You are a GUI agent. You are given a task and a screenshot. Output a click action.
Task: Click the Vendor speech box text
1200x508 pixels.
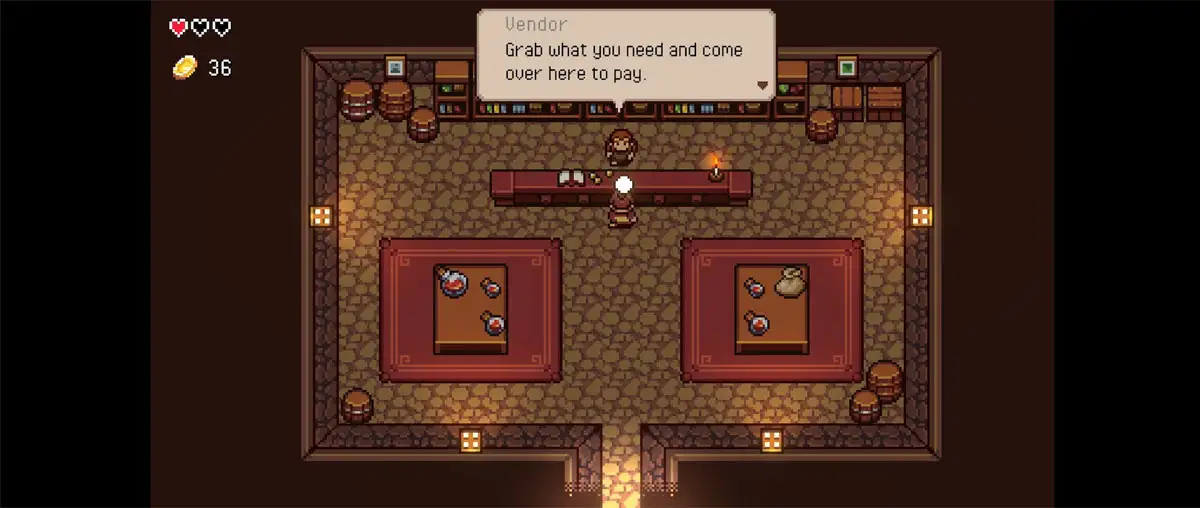(624, 60)
